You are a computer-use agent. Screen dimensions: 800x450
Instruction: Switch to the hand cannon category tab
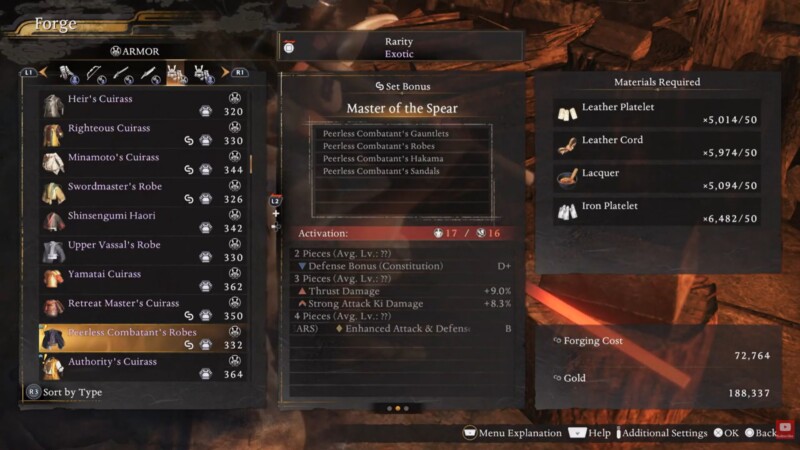pyautogui.click(x=147, y=73)
